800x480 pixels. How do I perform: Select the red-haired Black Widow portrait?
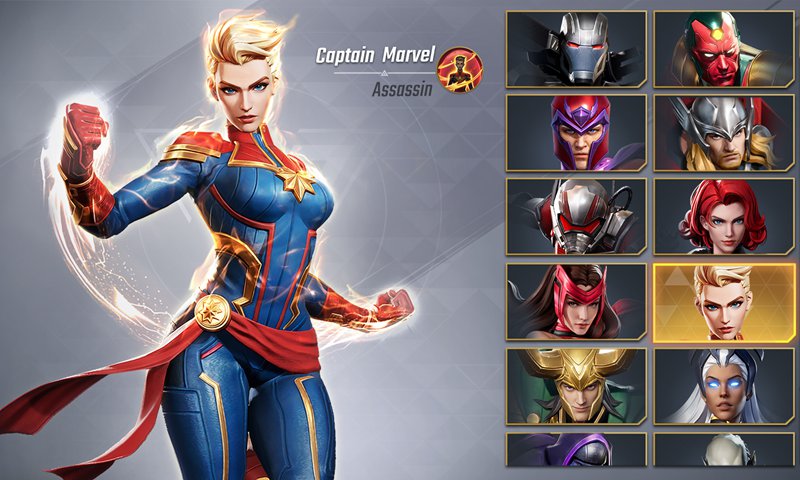[x=724, y=217]
